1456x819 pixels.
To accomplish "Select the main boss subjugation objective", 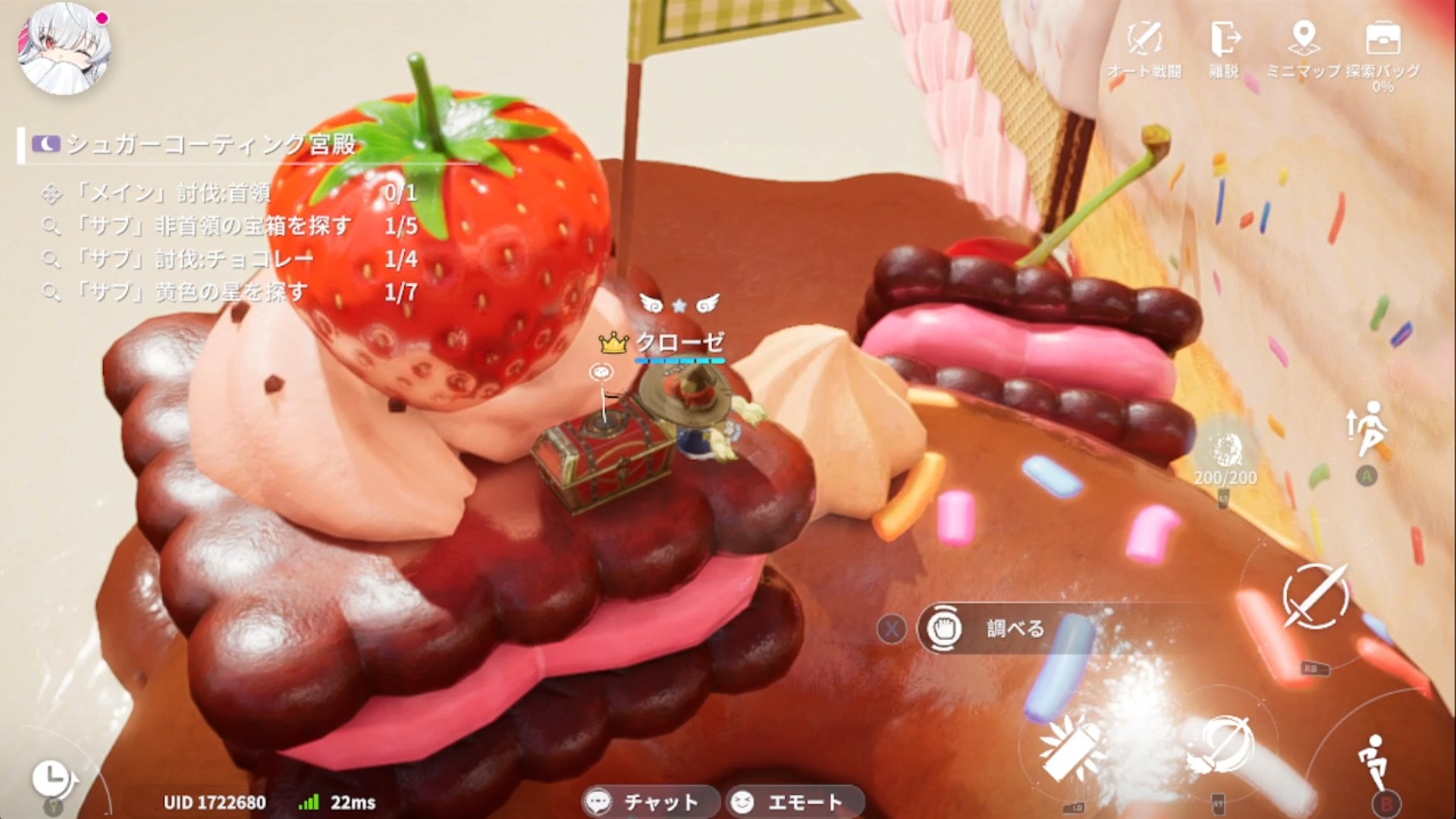I will pos(227,193).
